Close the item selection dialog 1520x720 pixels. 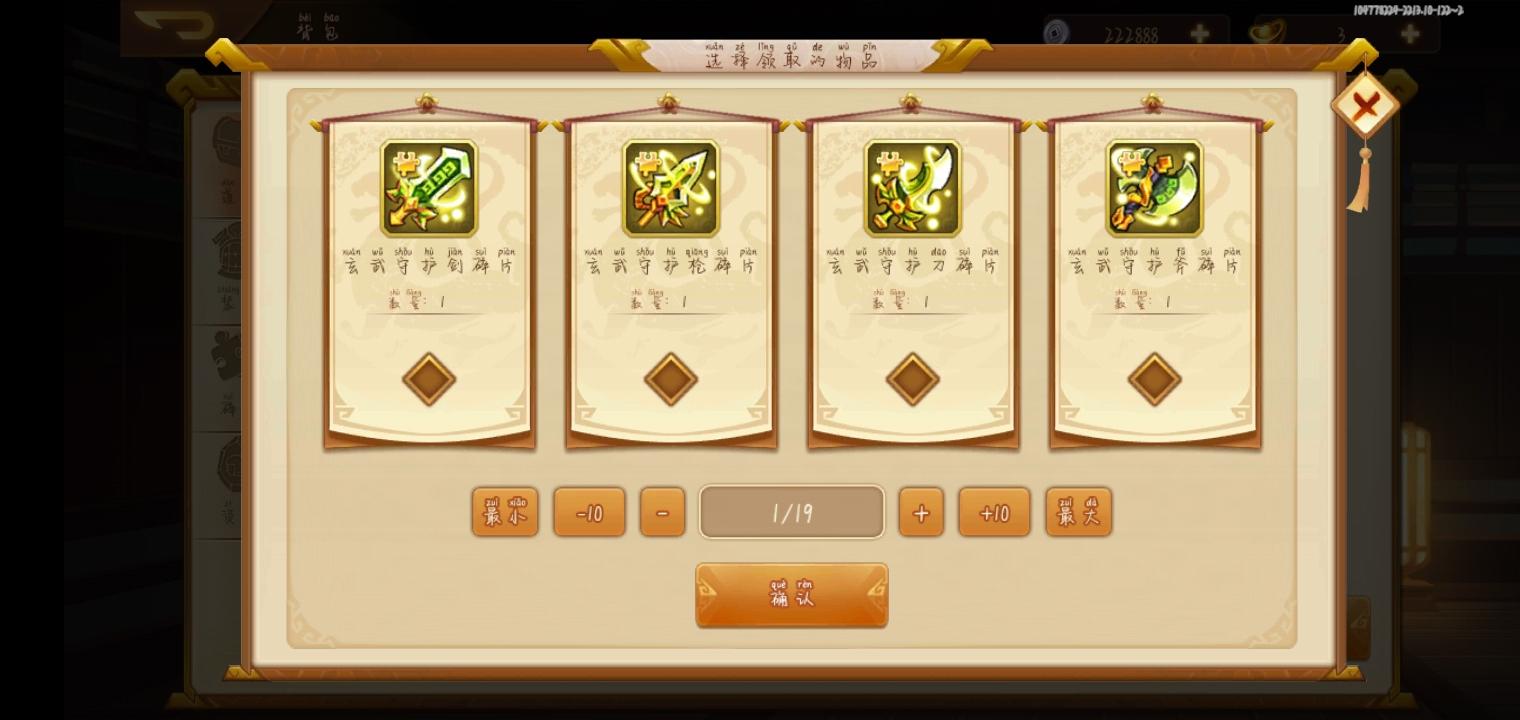tap(1364, 104)
